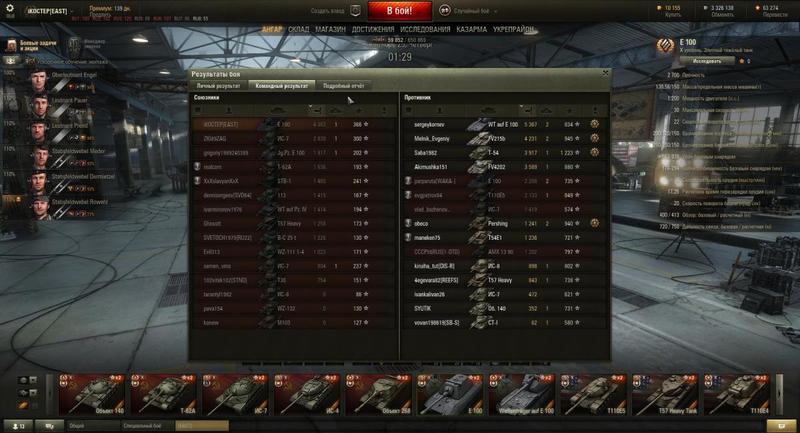Close the battle results window
This screenshot has width=800, height=433.
click(605, 74)
